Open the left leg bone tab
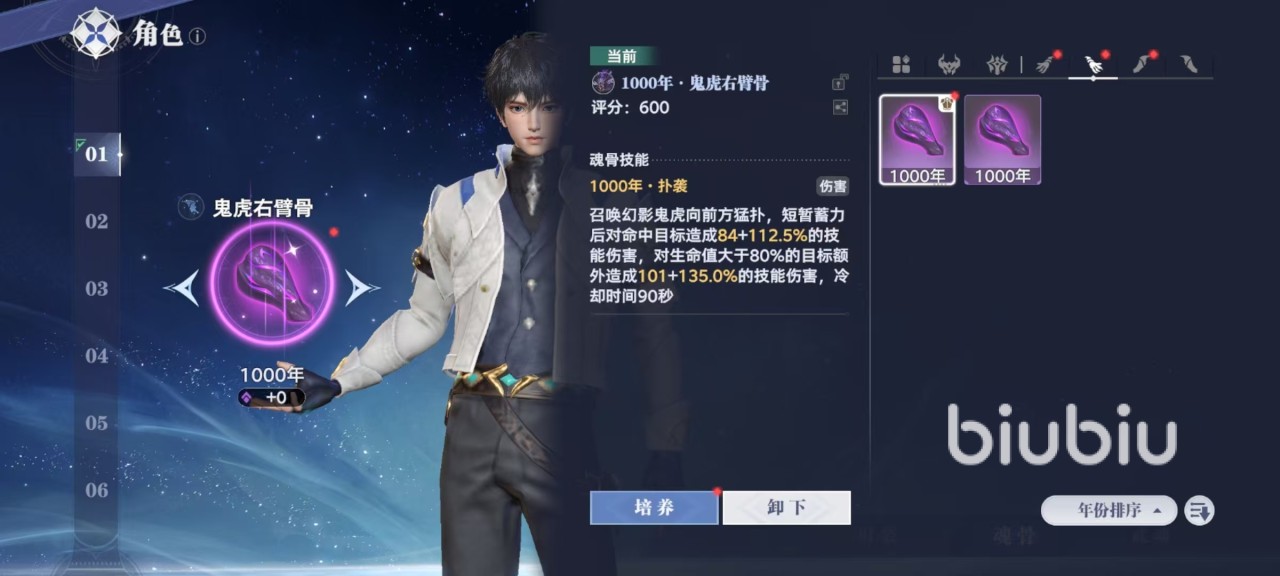1280x576 pixels. point(1141,65)
